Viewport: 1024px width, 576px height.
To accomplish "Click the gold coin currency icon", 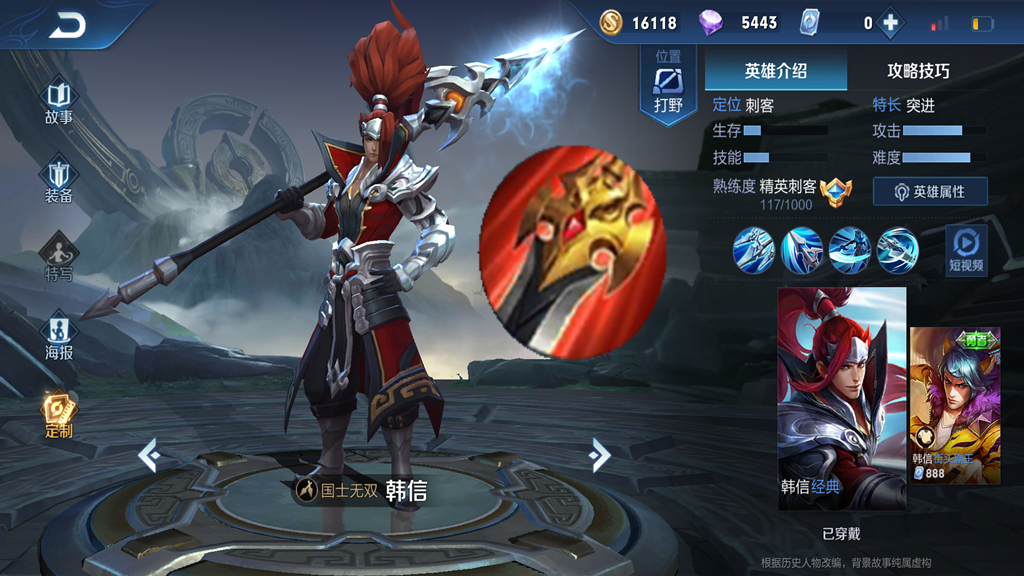I will point(611,22).
